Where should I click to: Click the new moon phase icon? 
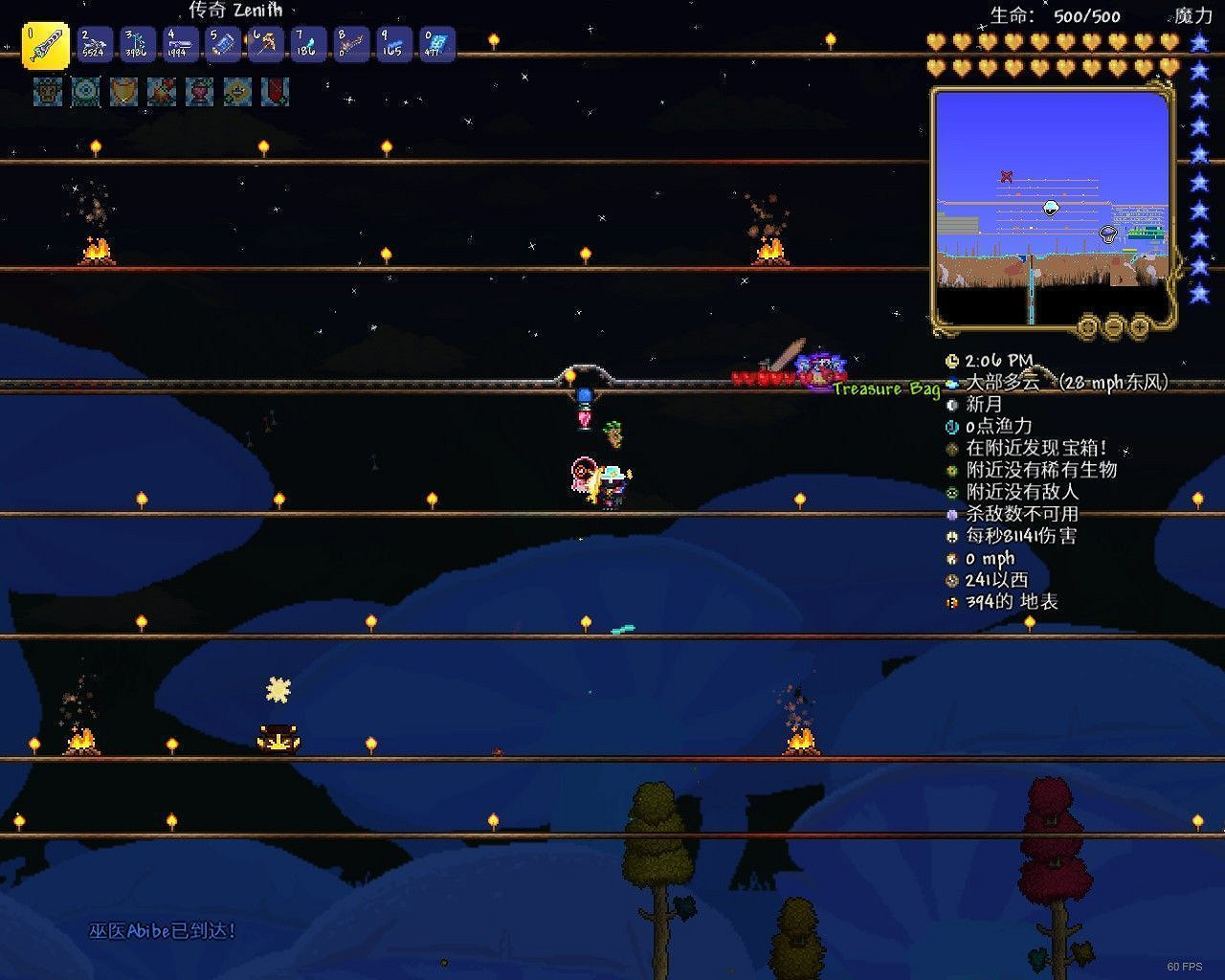[x=950, y=405]
